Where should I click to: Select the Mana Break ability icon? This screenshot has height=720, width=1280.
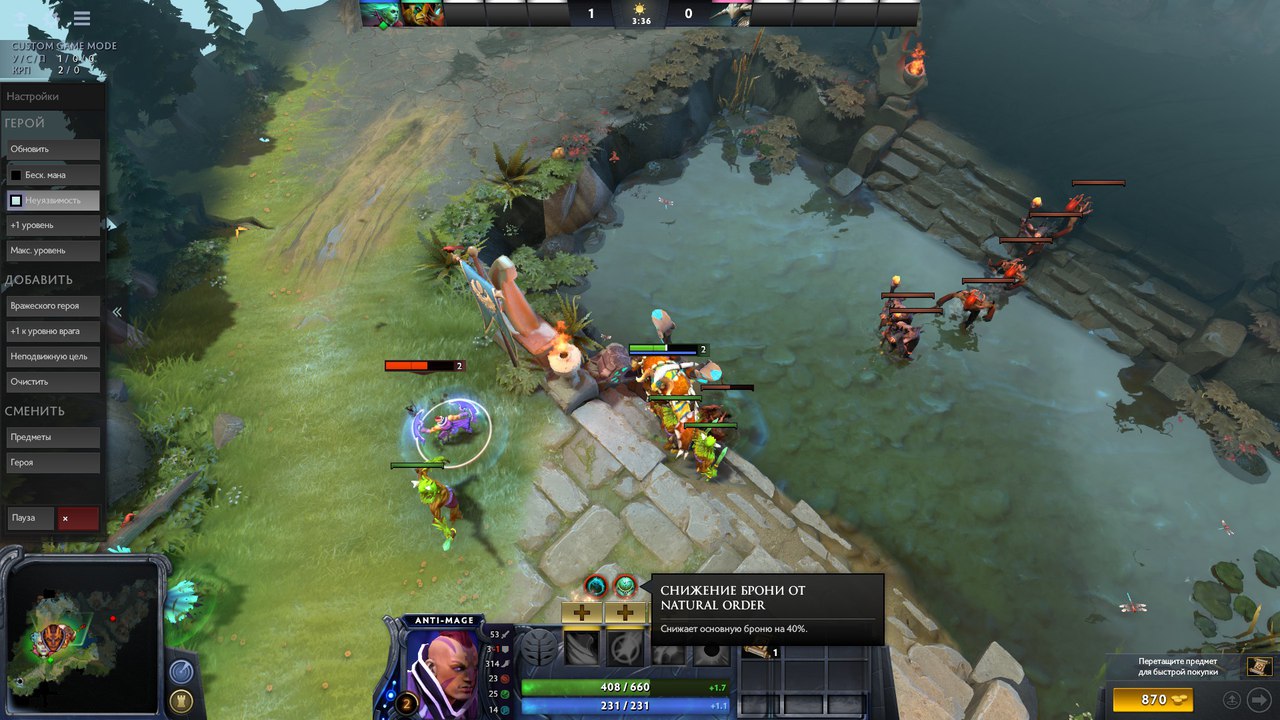pos(581,646)
